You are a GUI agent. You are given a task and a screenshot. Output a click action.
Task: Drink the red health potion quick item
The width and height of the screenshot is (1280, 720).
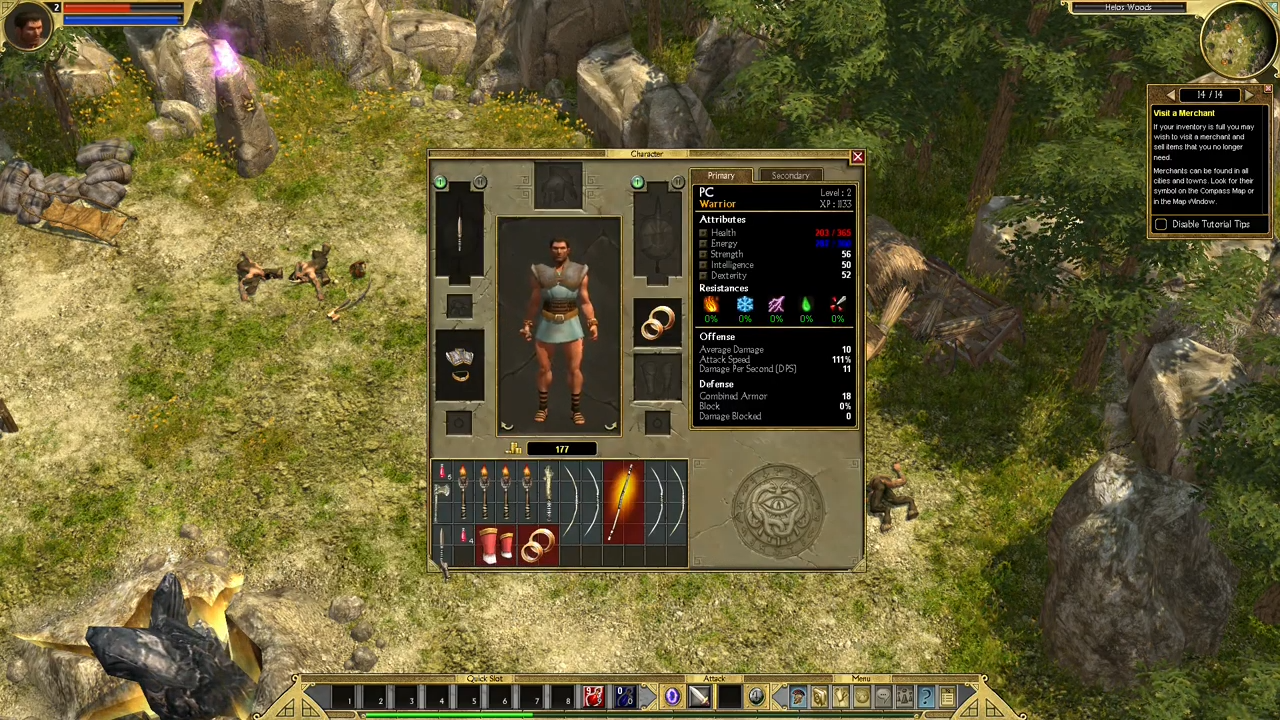point(593,696)
